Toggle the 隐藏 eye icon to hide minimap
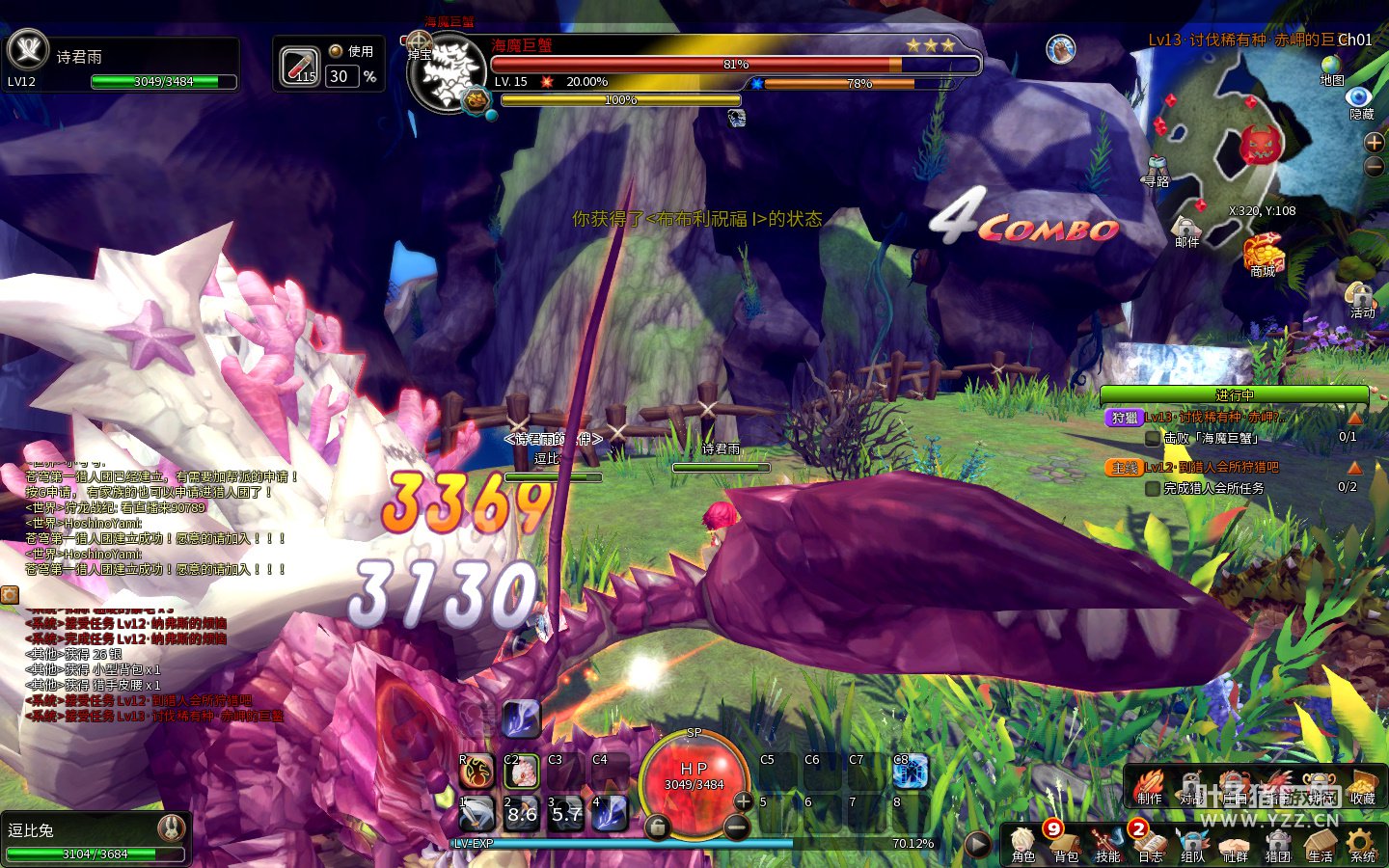This screenshot has height=868, width=1389. tap(1360, 100)
